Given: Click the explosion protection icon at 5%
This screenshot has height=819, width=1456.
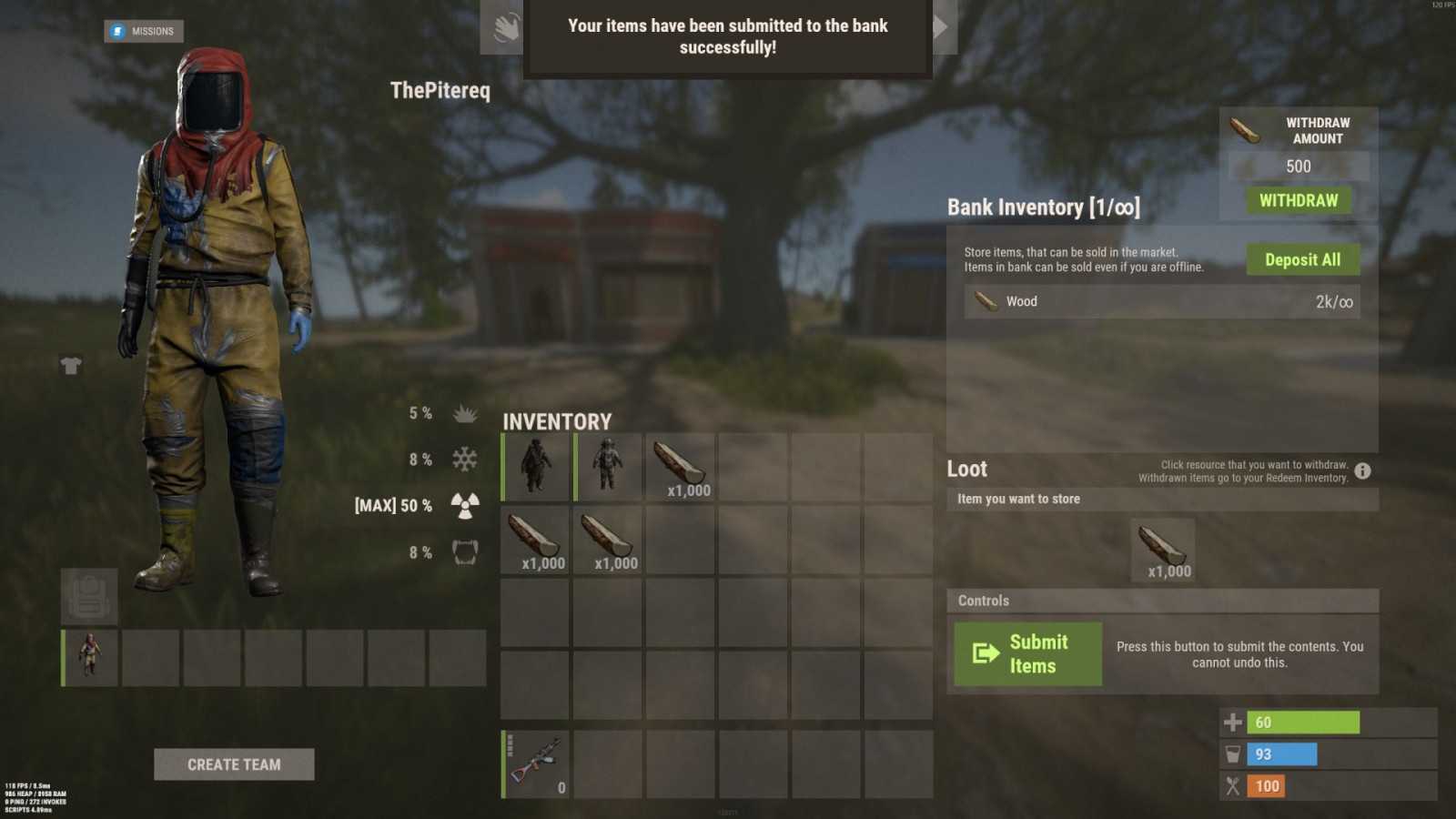Looking at the screenshot, I should 464,413.
